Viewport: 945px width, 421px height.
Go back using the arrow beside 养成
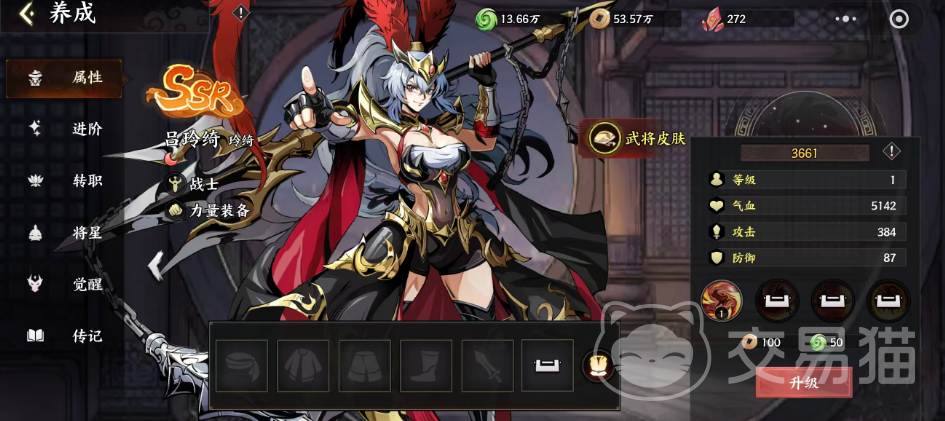click(27, 14)
